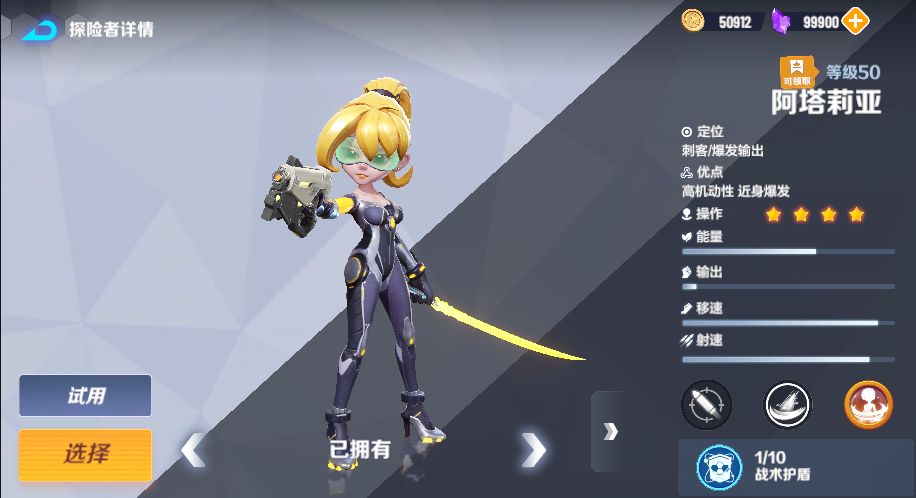View the blade slash skill icon
Screen dimensions: 916x498
788,404
